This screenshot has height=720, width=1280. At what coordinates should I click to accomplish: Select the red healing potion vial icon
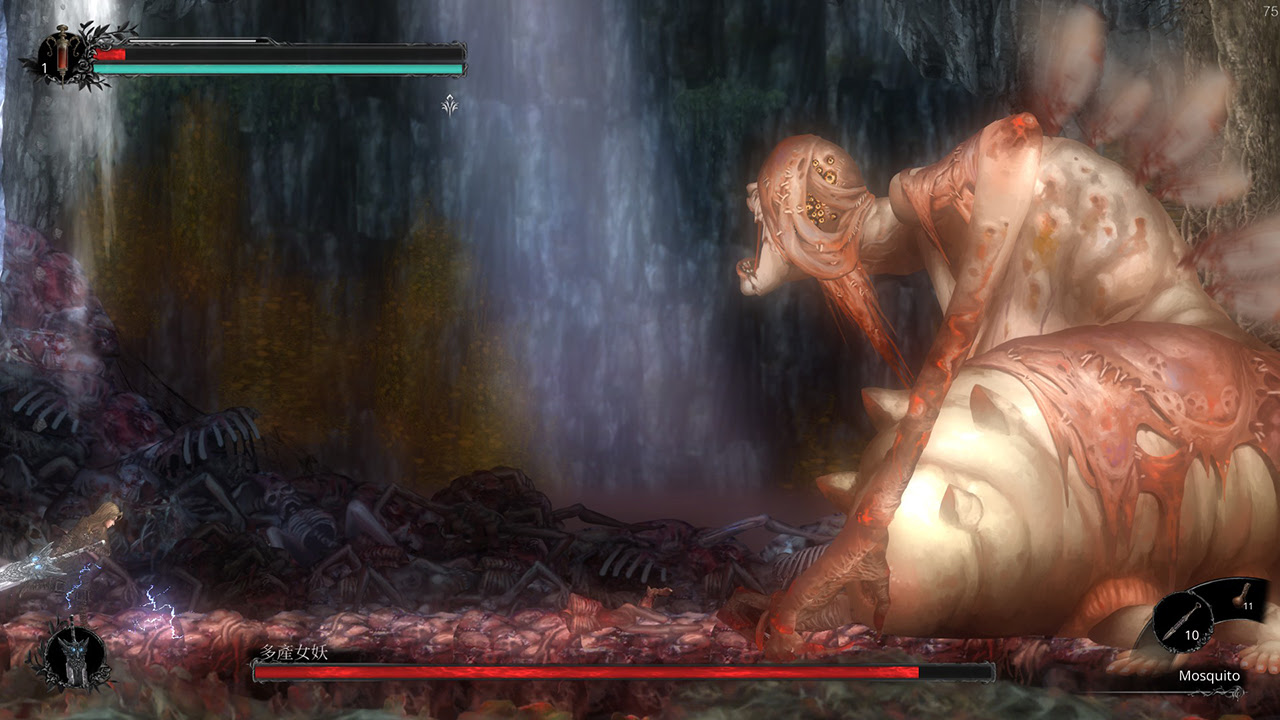point(62,50)
